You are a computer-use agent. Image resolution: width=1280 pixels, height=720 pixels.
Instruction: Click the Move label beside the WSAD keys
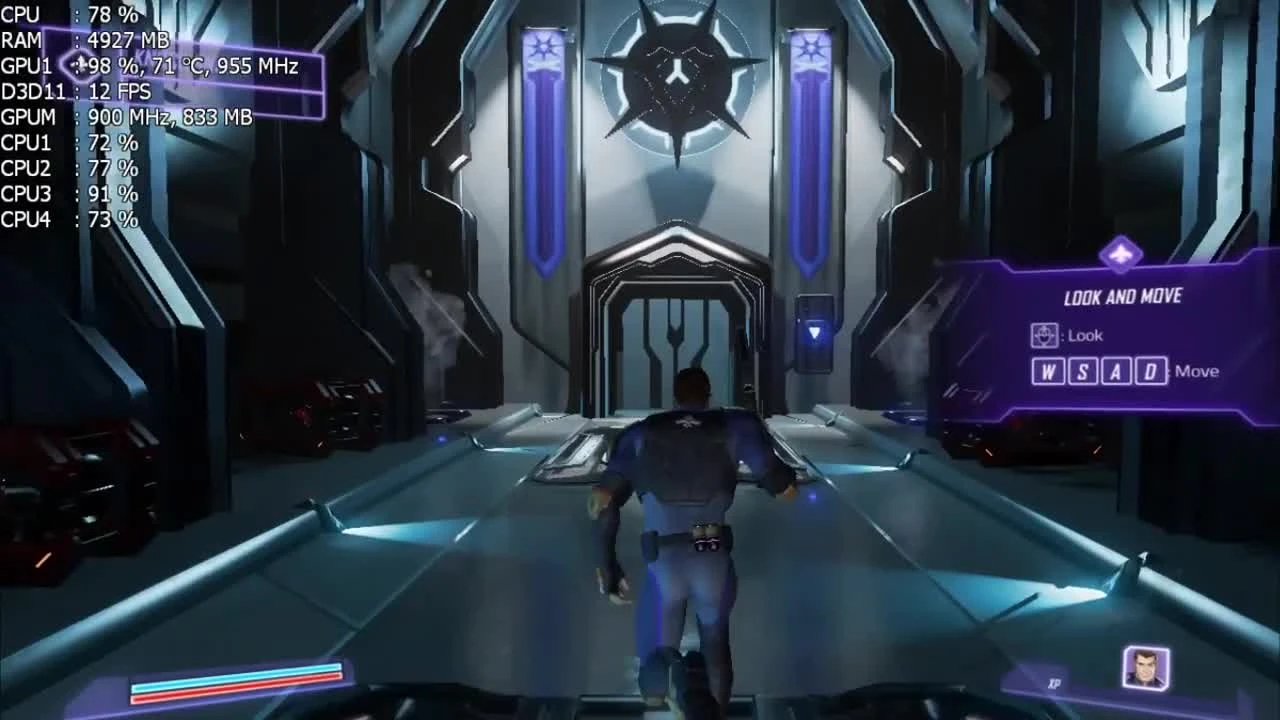click(1197, 370)
